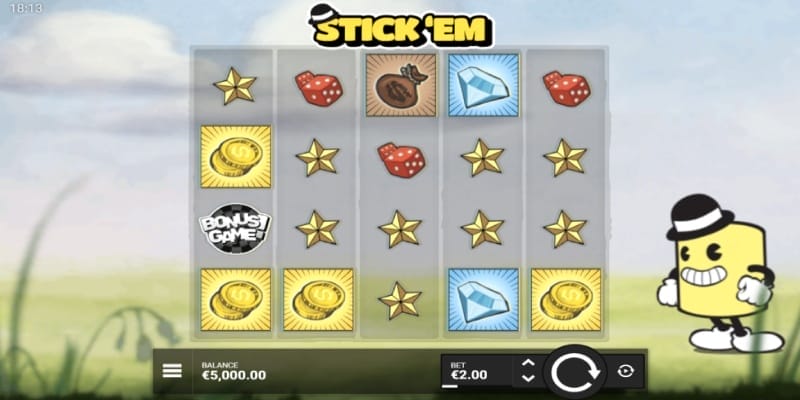
Task: Open the €2.00 bet selector
Action: (475, 372)
